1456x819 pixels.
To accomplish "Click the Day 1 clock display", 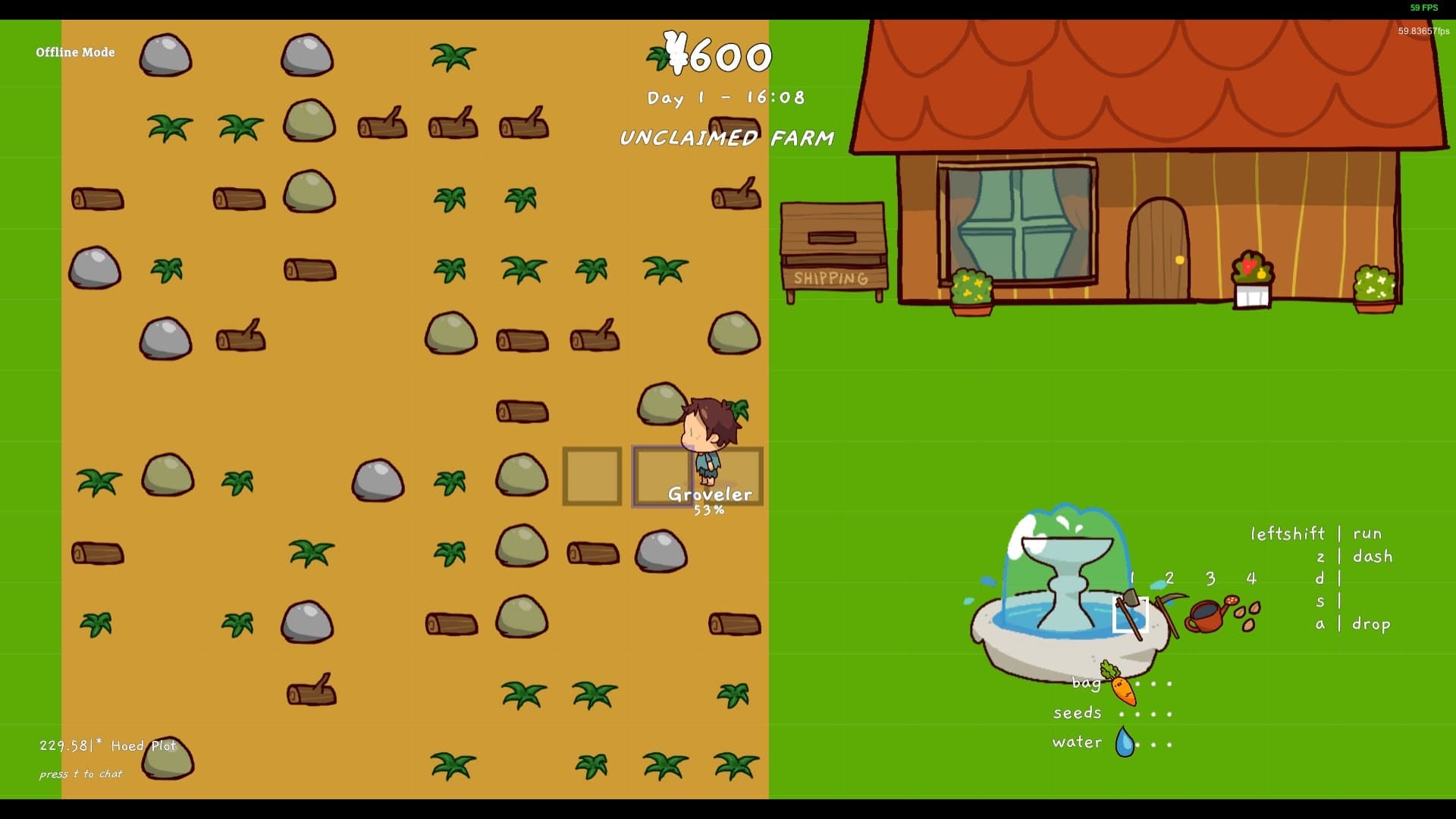I will (x=726, y=97).
